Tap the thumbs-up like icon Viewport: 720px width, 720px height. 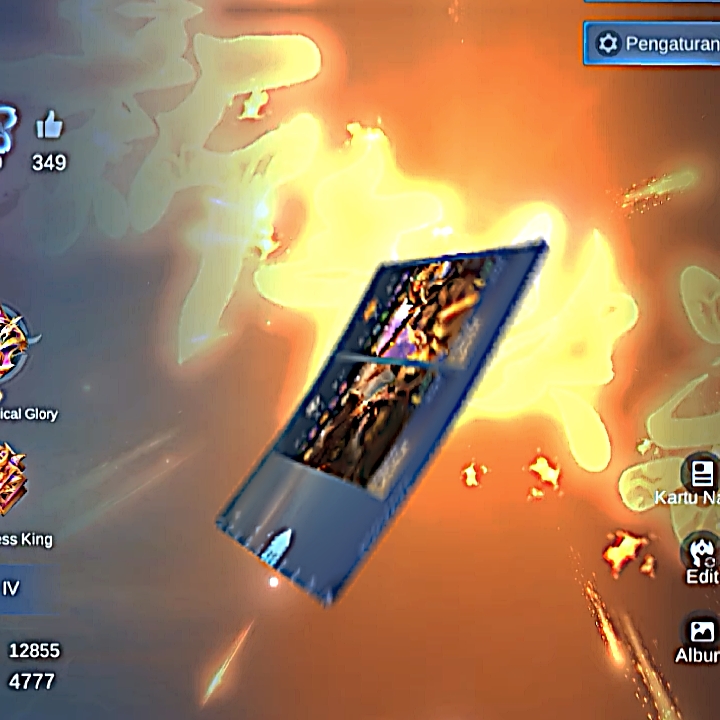click(x=49, y=125)
